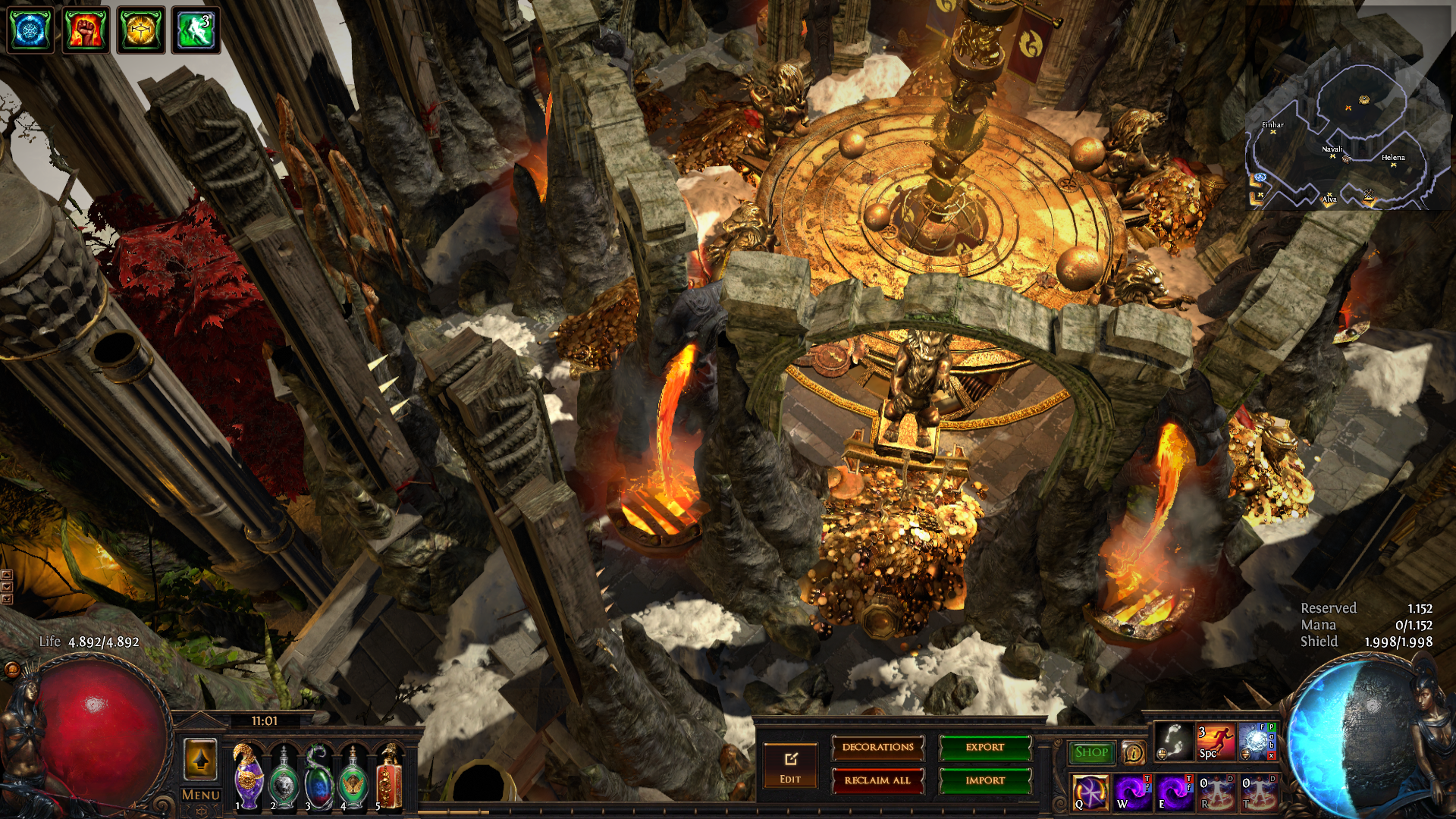The image size is (1456, 819).
Task: Activate the Q skill orb icon
Action: 1090,792
